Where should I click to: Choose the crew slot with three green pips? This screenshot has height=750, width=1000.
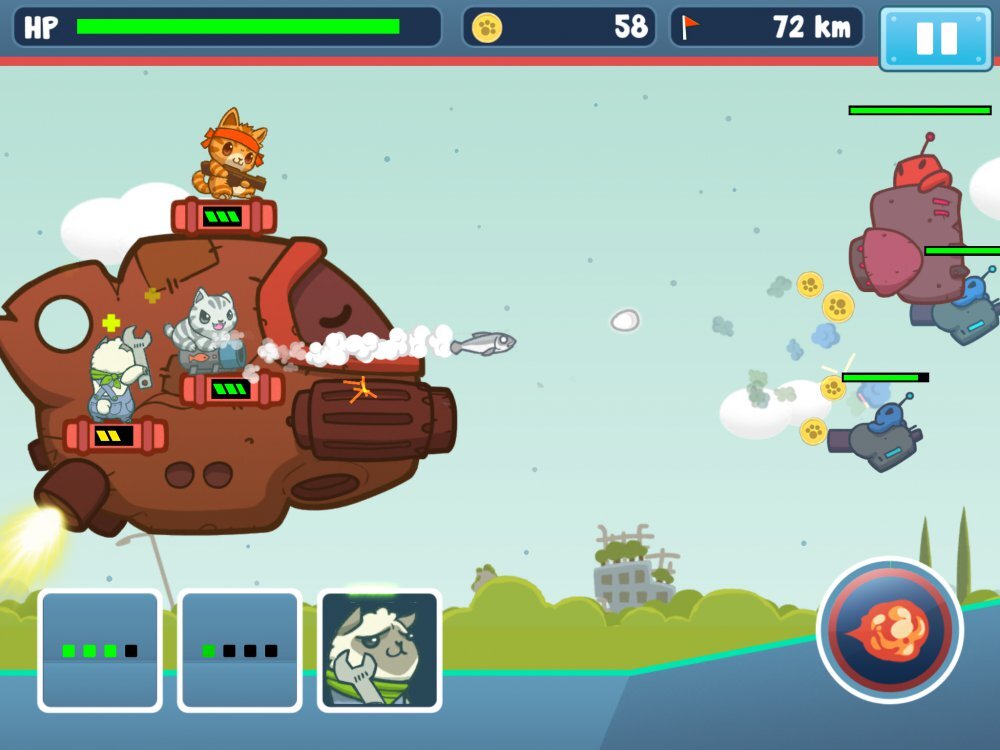pos(100,650)
